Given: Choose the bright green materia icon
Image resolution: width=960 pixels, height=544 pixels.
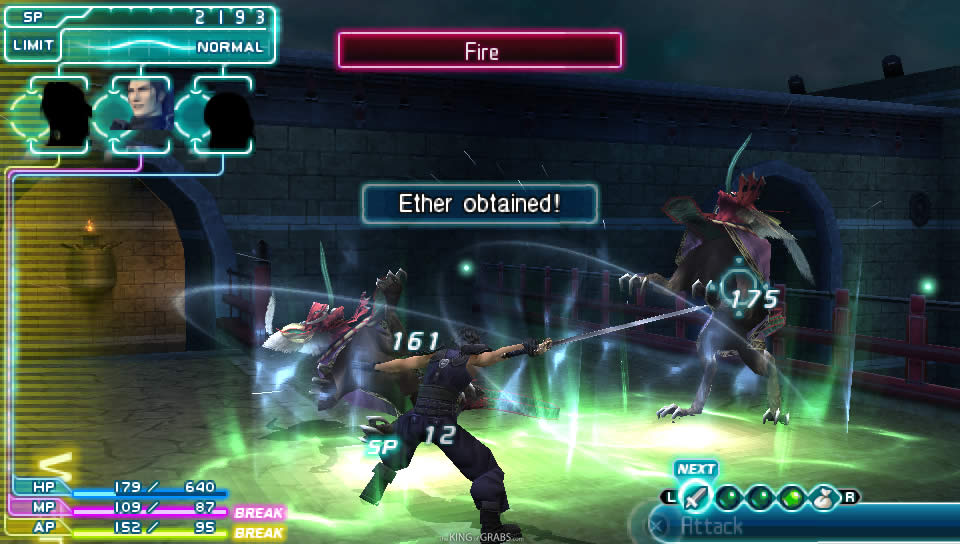Looking at the screenshot, I should click(792, 496).
